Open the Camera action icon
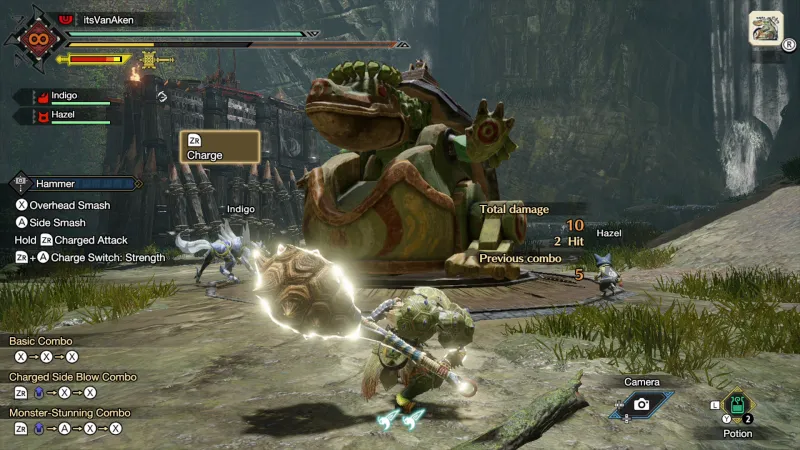 [641, 404]
